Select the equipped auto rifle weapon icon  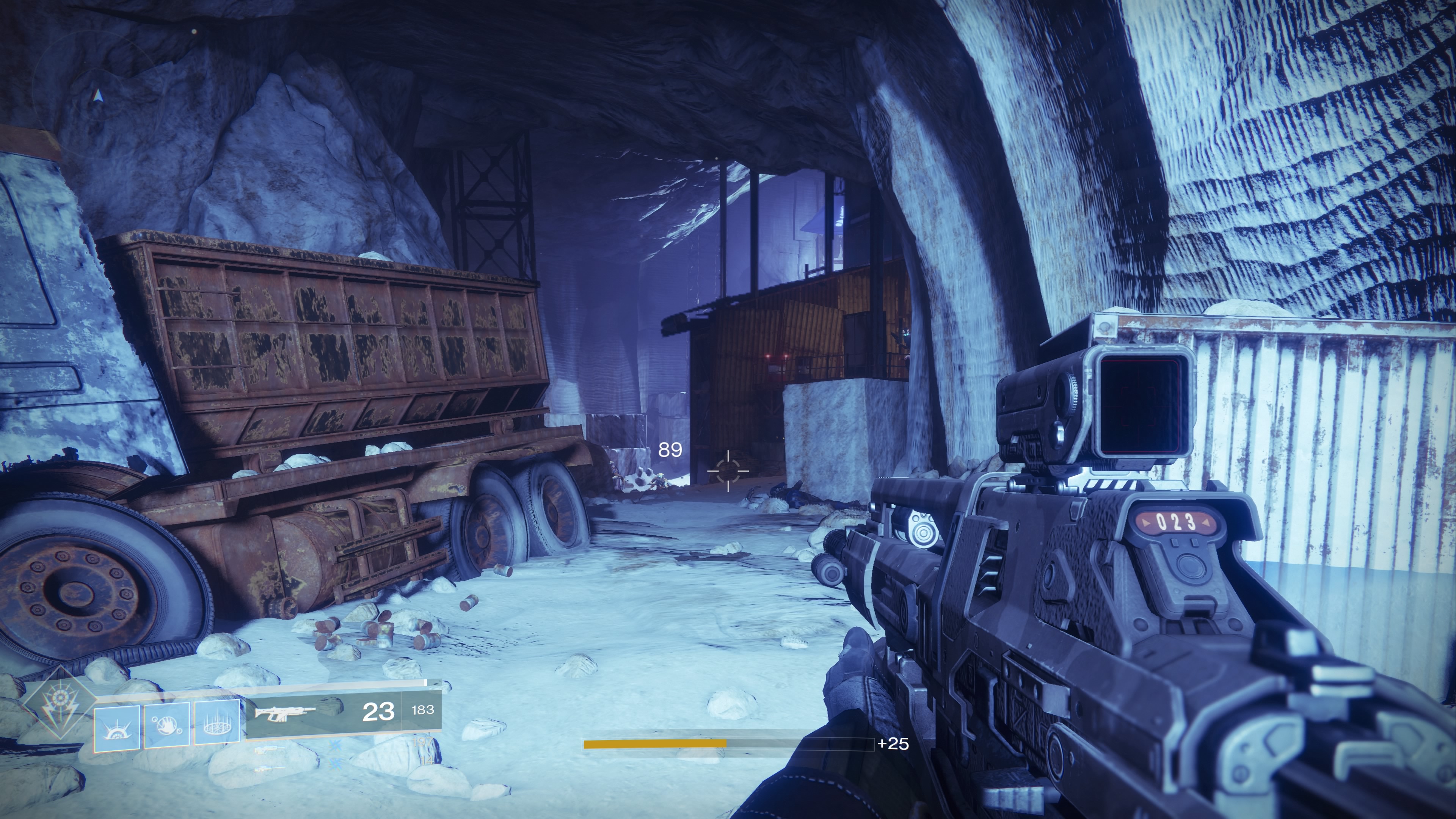pos(285,713)
